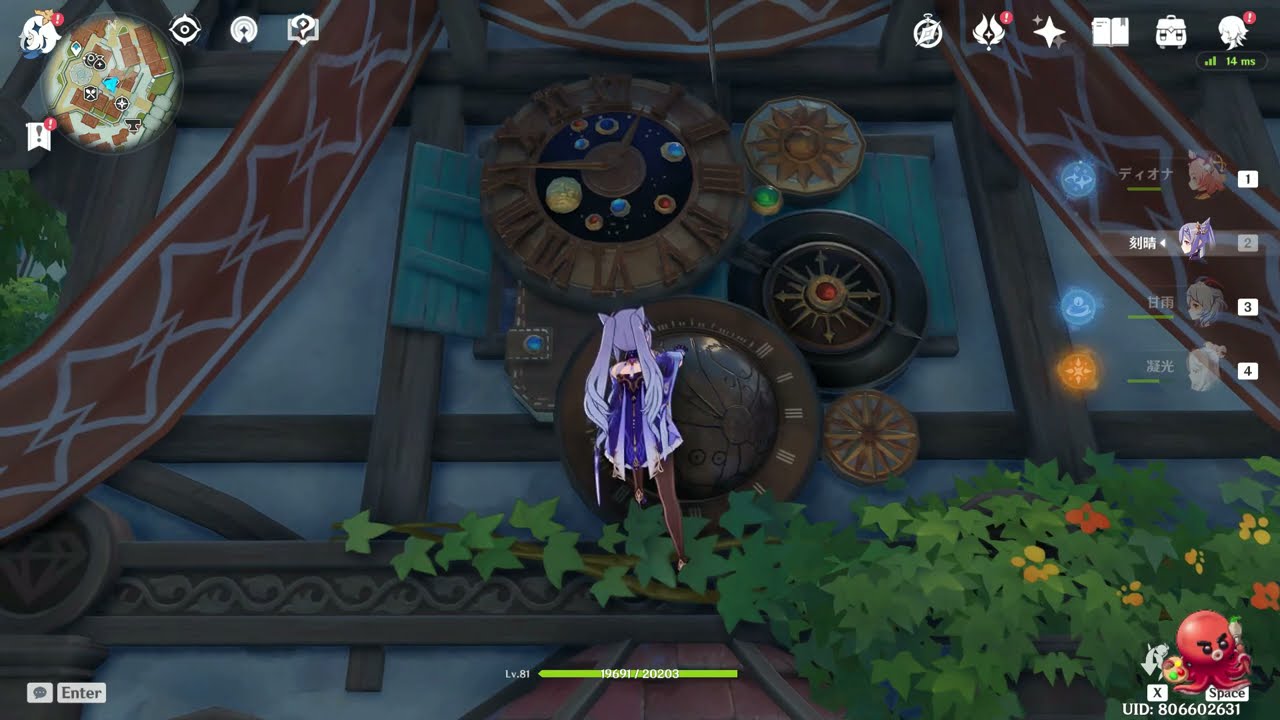Open the character head profile icon
The image size is (1280, 720).
[x=1232, y=32]
